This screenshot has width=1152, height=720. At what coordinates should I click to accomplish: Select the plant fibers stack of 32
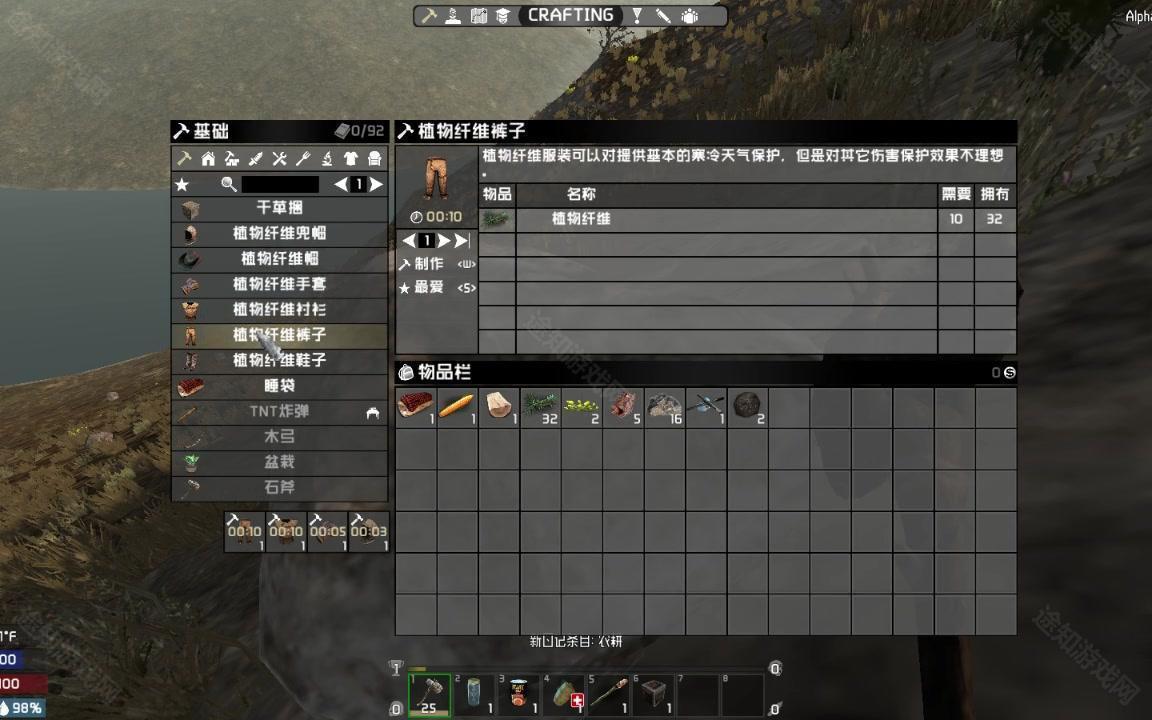(x=540, y=407)
